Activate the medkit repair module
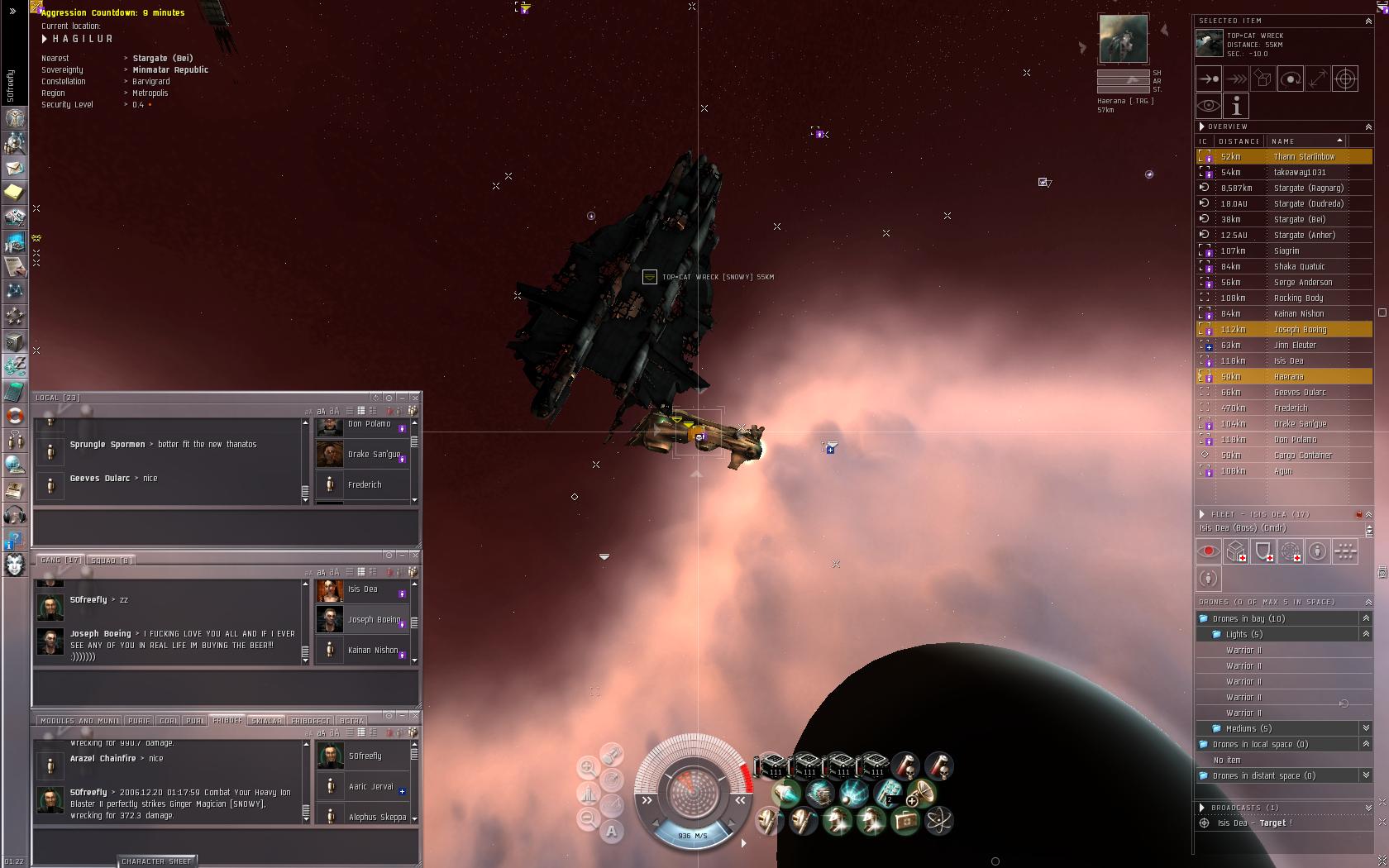The image size is (1389, 868). [x=904, y=821]
